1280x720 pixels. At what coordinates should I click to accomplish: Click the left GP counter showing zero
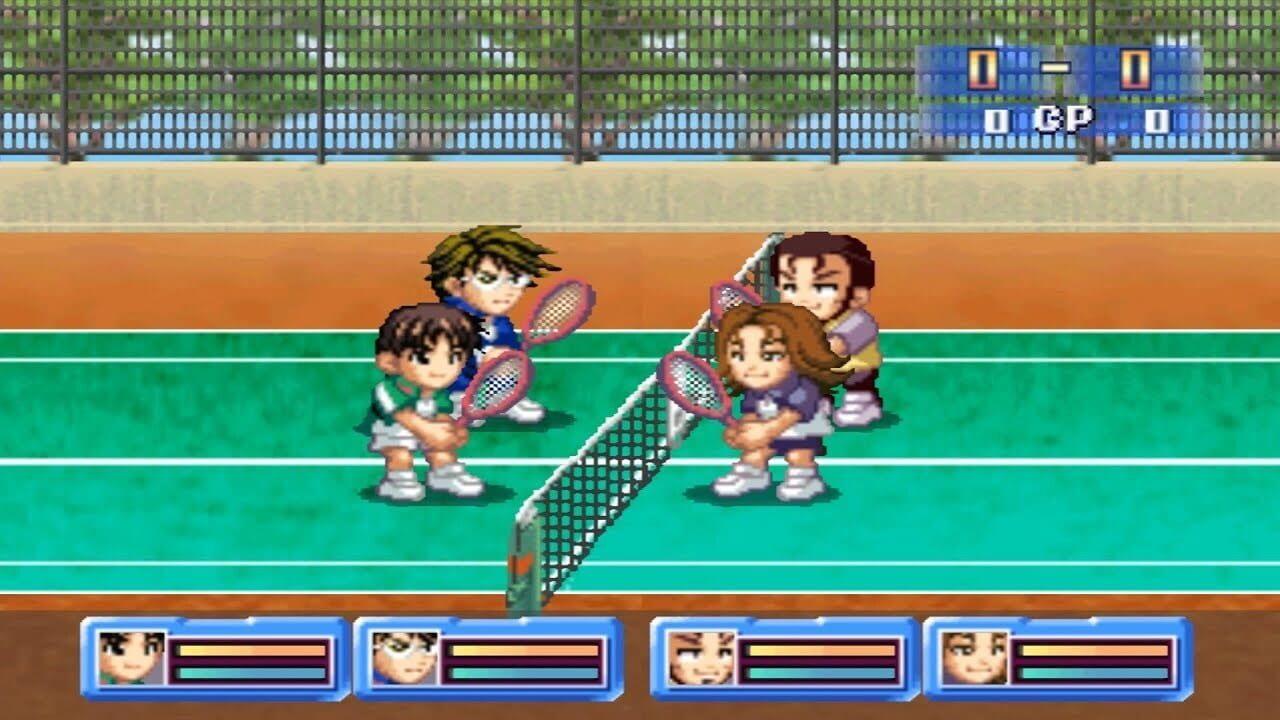click(x=997, y=118)
